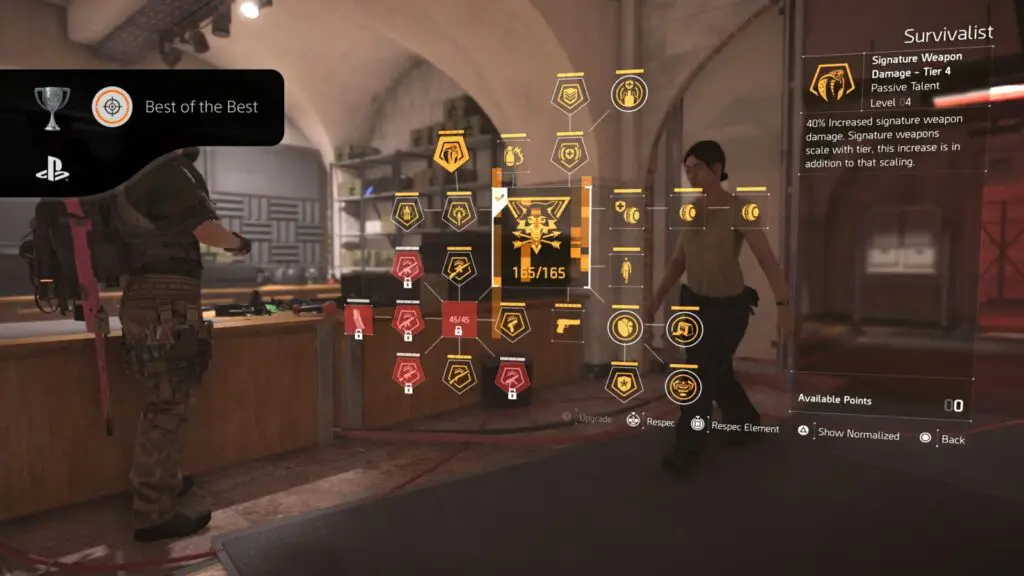Choose the pistol sidearm node

point(567,325)
